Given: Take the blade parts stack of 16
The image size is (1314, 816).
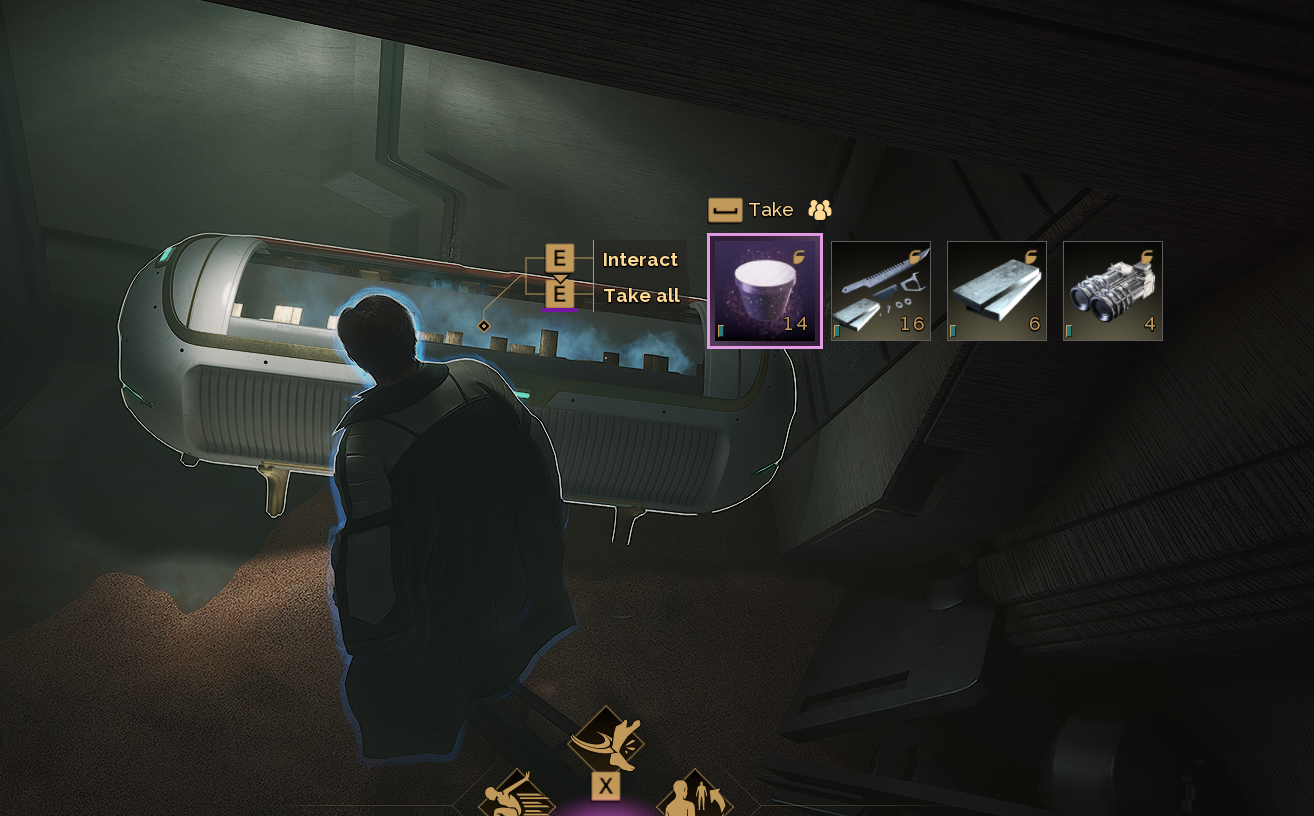Looking at the screenshot, I should point(881,291).
